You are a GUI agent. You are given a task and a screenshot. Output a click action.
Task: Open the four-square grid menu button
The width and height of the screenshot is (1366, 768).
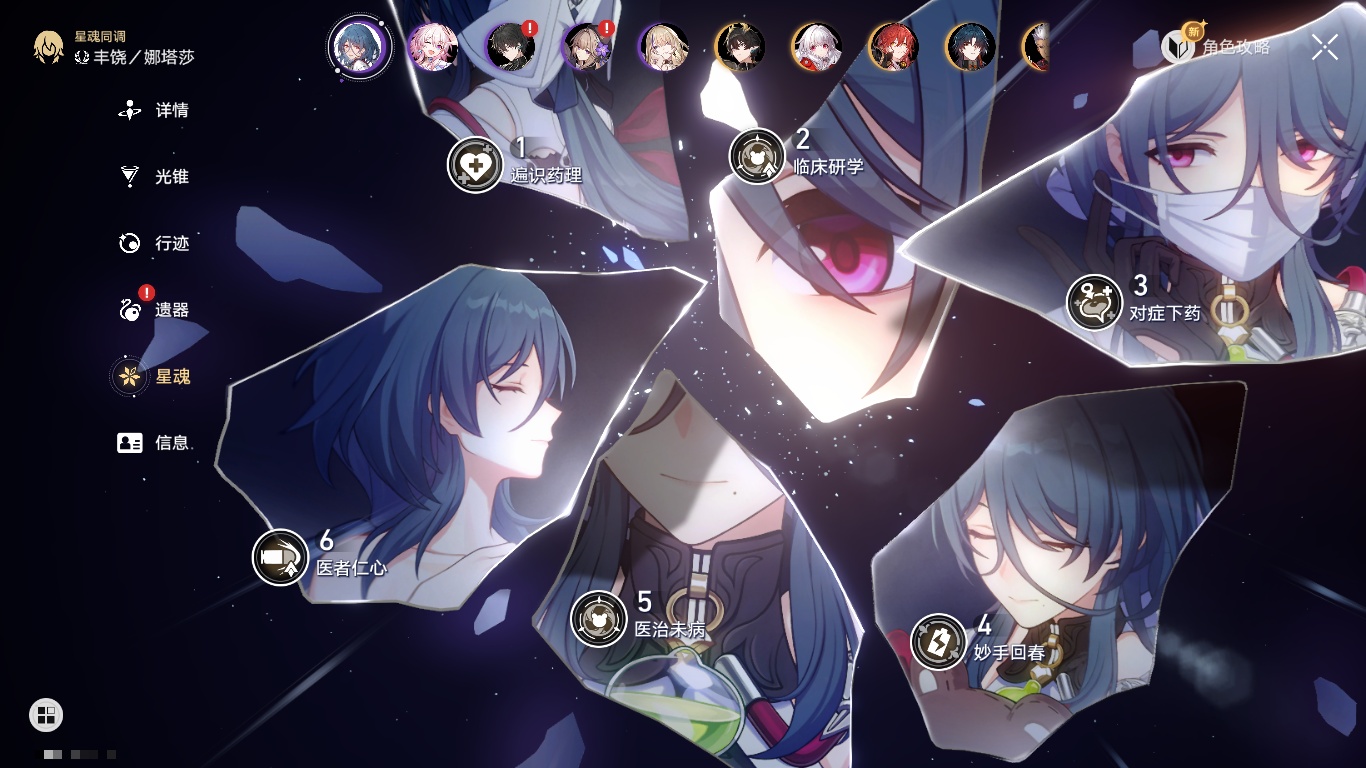tap(46, 714)
